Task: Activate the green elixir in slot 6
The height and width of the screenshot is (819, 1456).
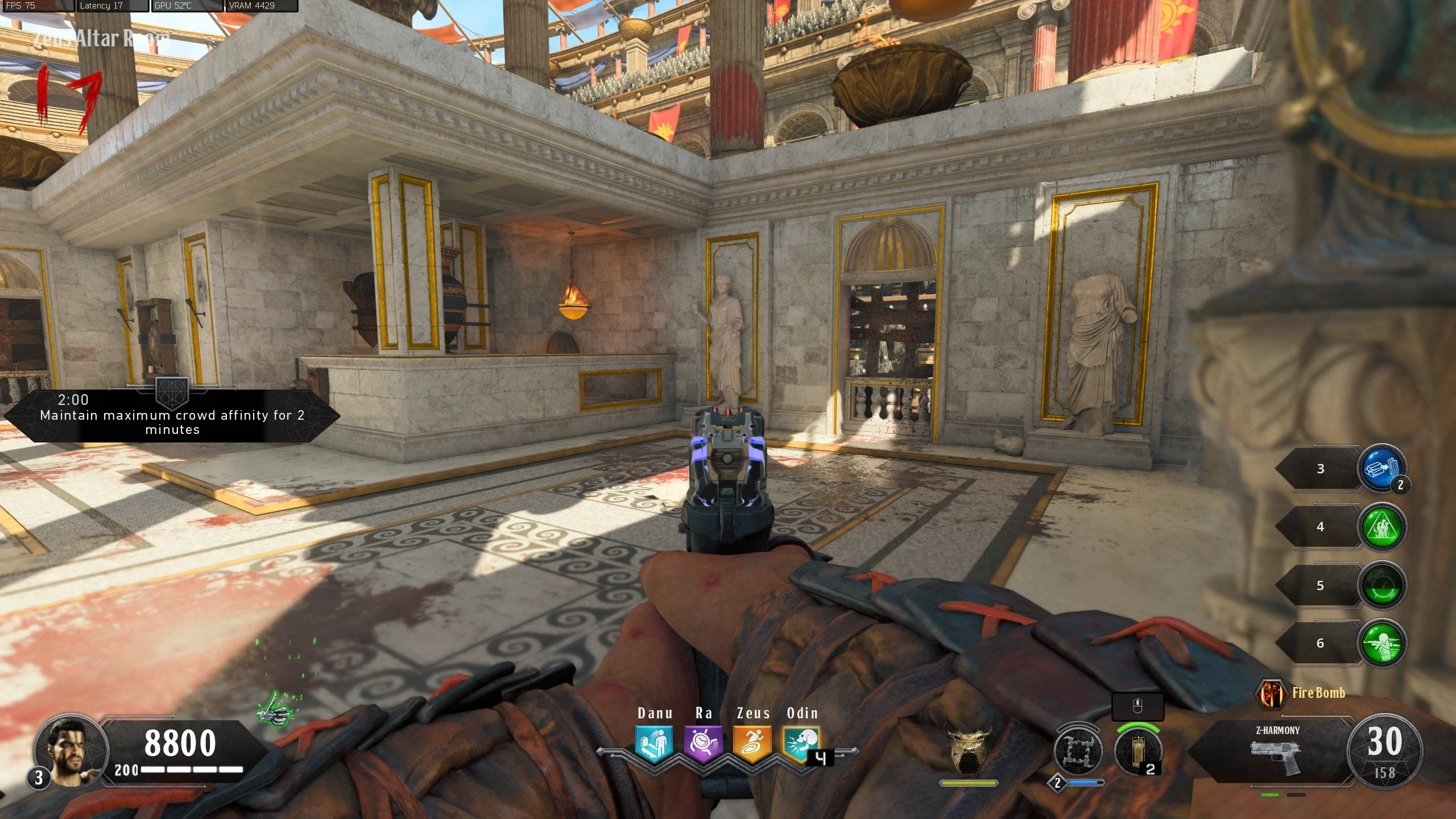Action: pos(1381,643)
